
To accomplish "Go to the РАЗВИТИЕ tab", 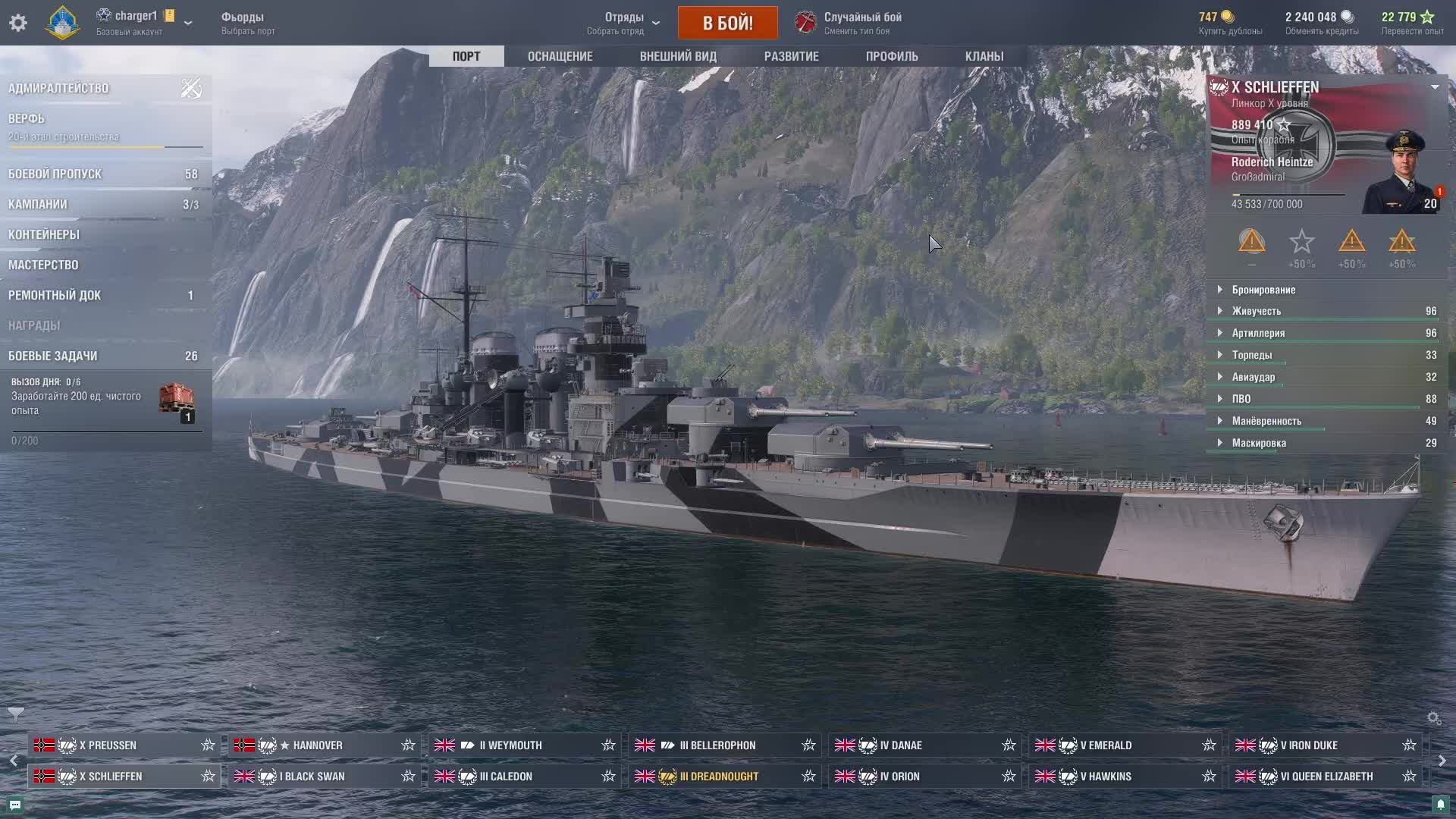I will [x=791, y=56].
